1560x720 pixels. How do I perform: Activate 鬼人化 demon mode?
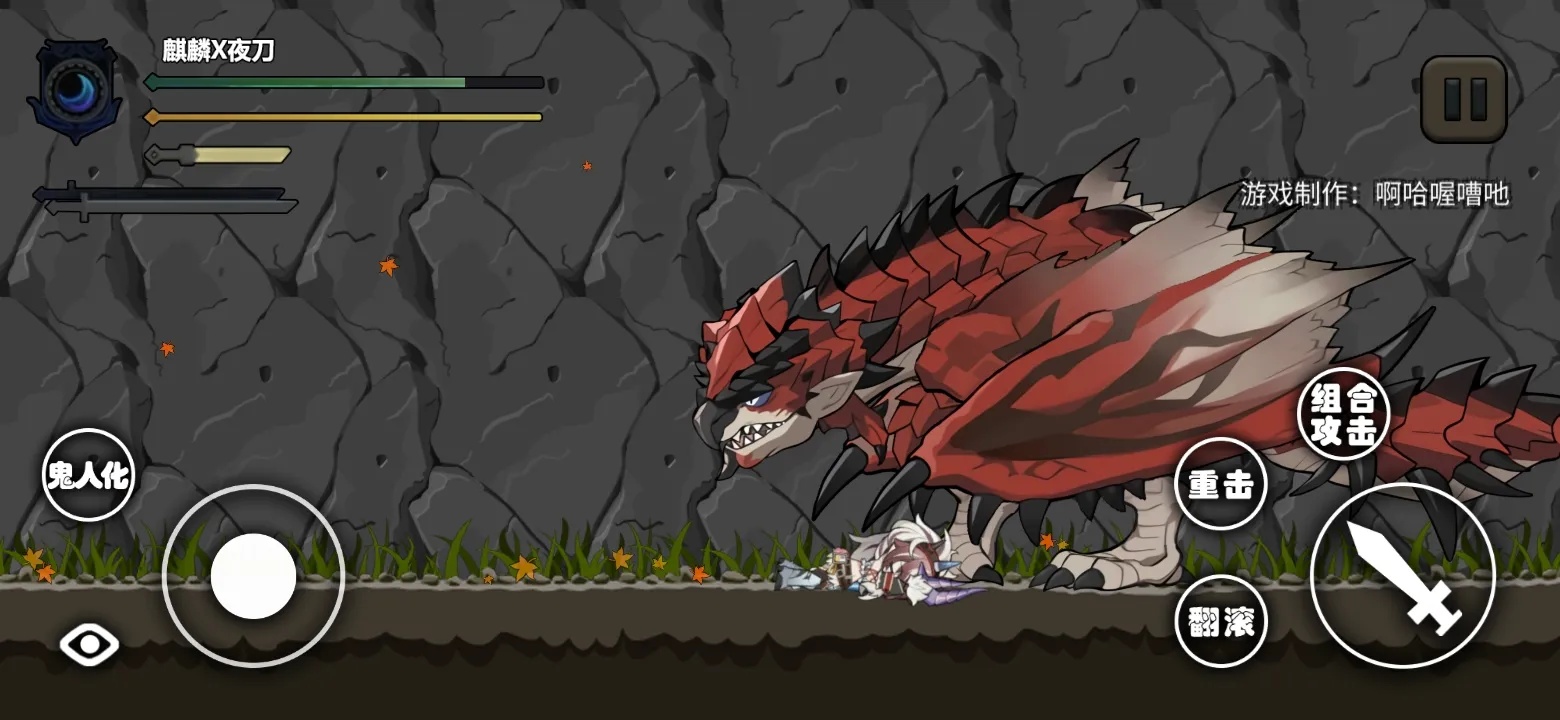click(x=88, y=475)
